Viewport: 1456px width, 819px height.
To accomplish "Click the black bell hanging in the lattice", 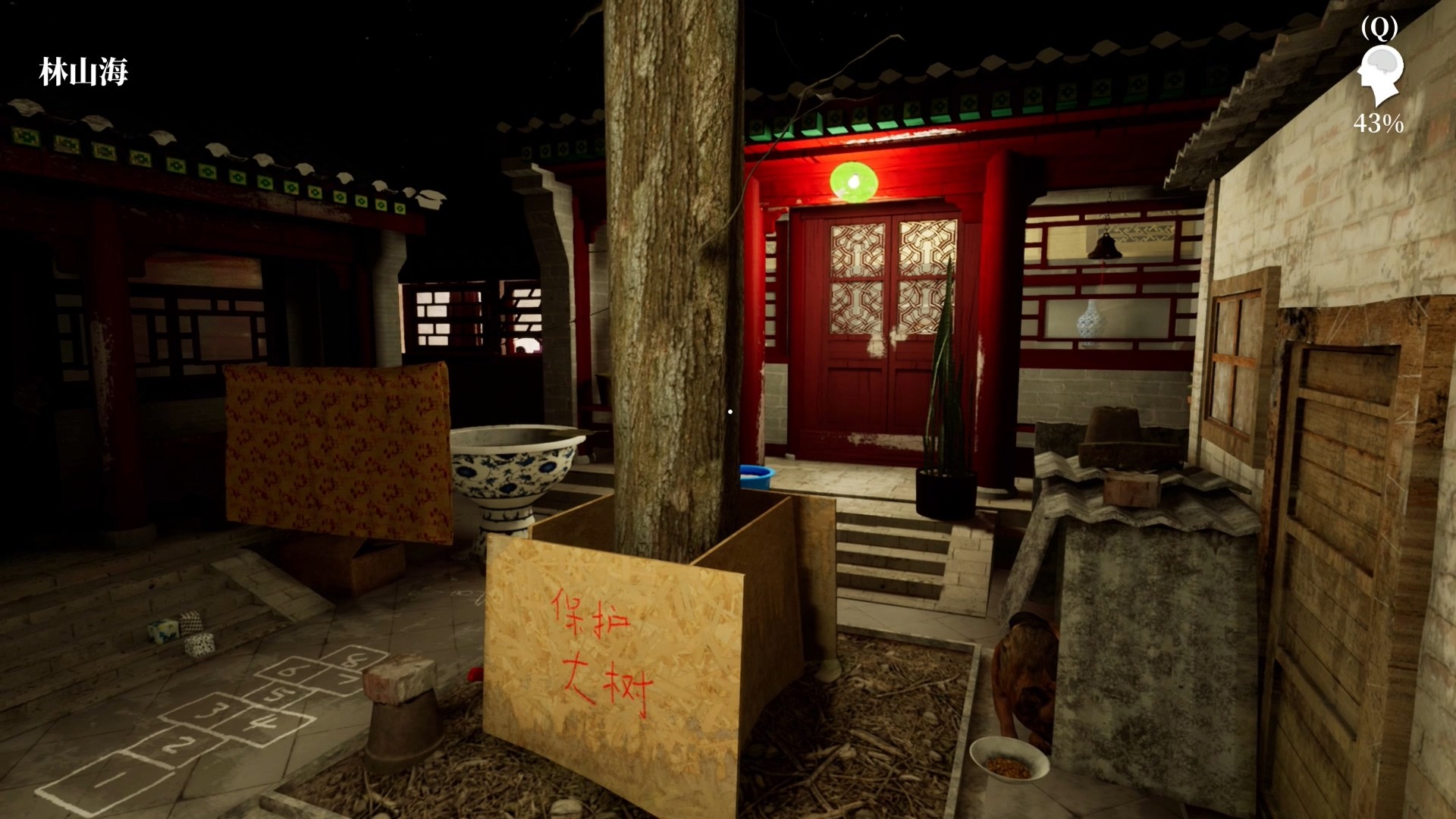I will point(1106,247).
